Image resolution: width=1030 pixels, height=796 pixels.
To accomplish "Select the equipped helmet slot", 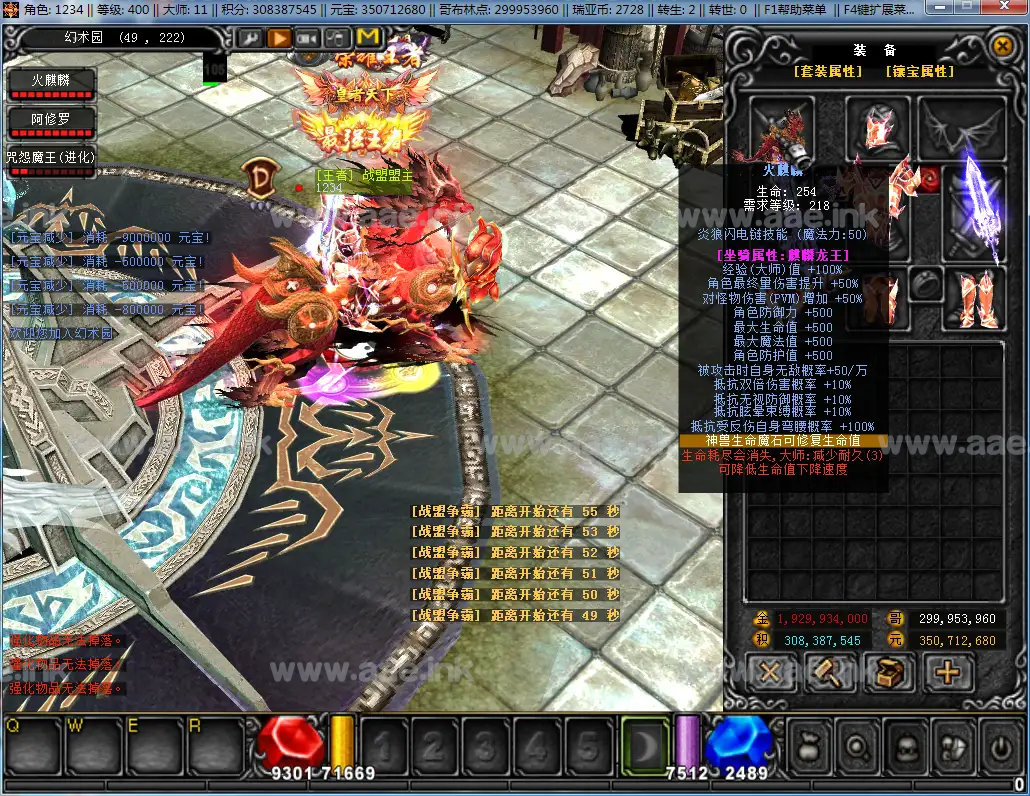I will click(878, 129).
